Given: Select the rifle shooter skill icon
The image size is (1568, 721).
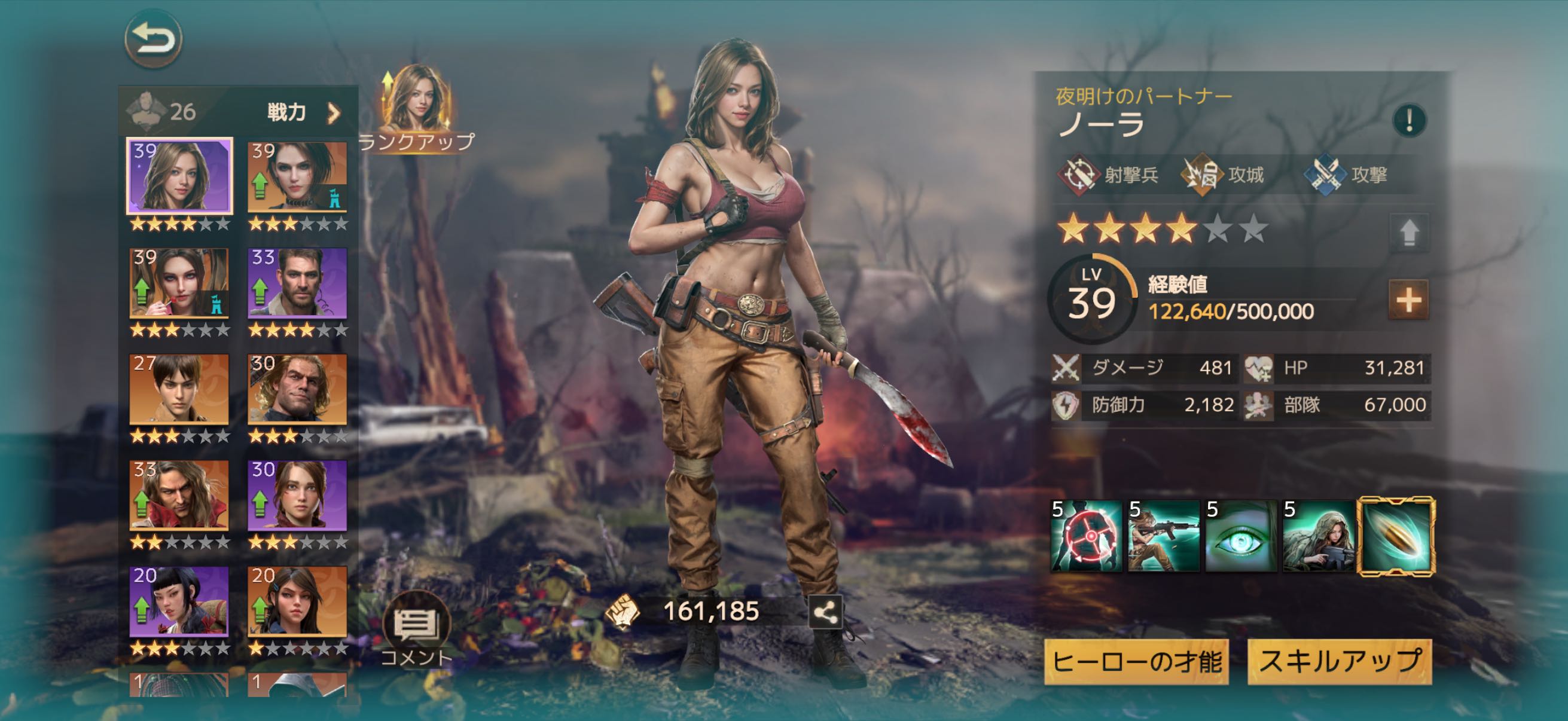Looking at the screenshot, I should (x=1164, y=536).
